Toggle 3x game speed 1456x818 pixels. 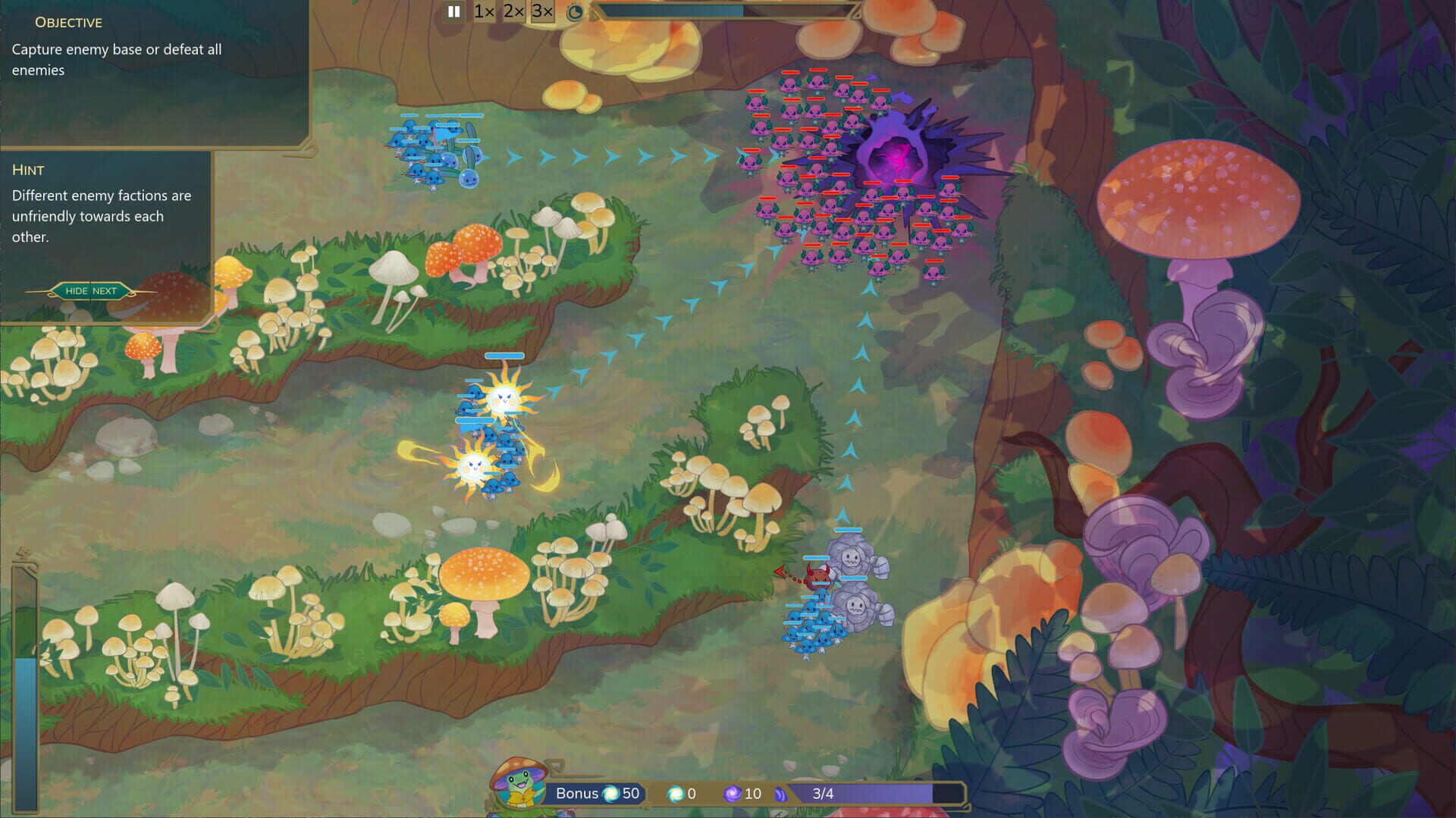(x=540, y=12)
